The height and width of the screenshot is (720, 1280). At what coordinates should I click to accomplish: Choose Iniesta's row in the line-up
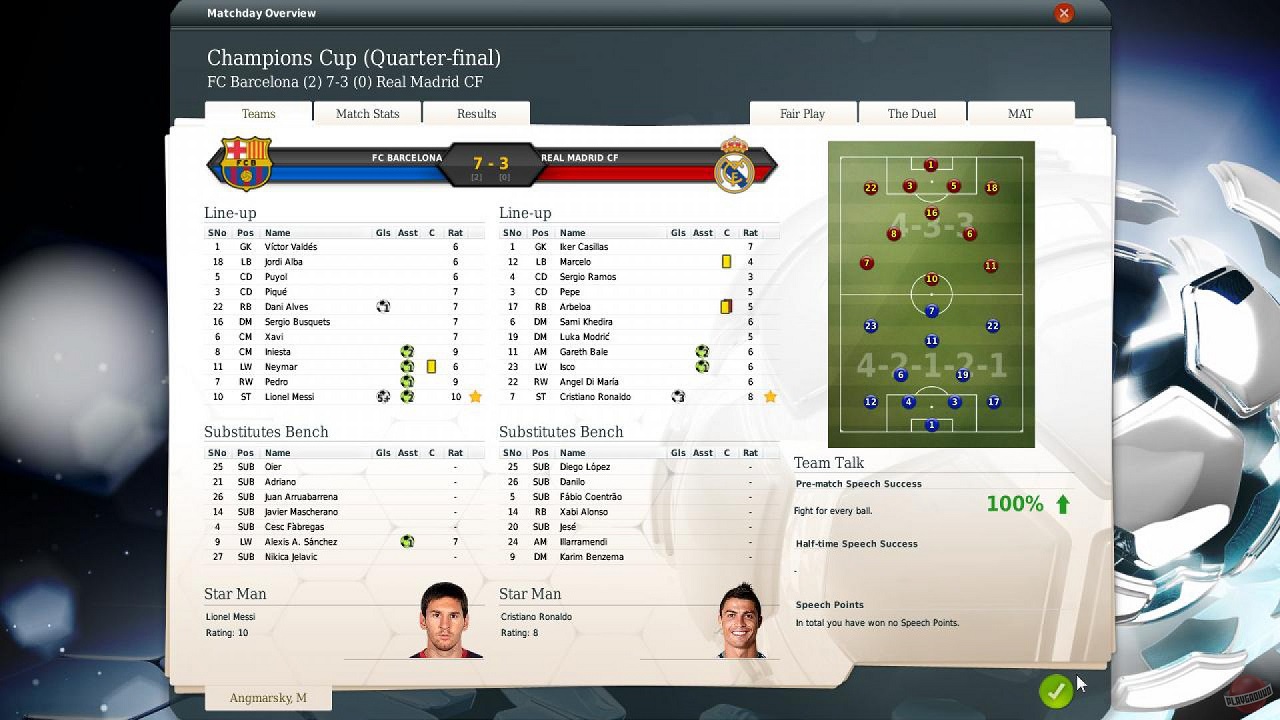coord(278,352)
